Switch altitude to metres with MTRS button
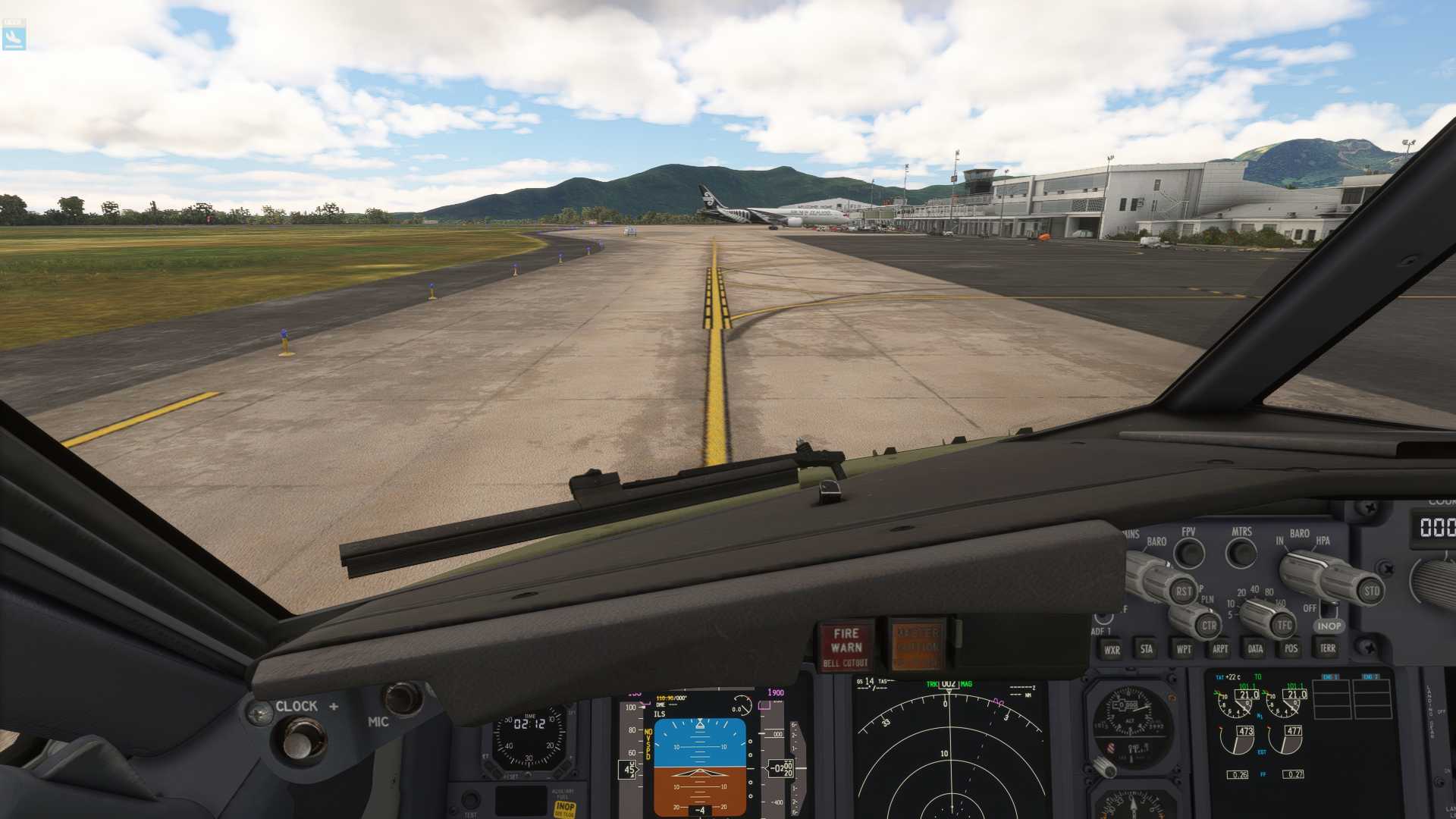Image resolution: width=1456 pixels, height=819 pixels. pos(1241,554)
